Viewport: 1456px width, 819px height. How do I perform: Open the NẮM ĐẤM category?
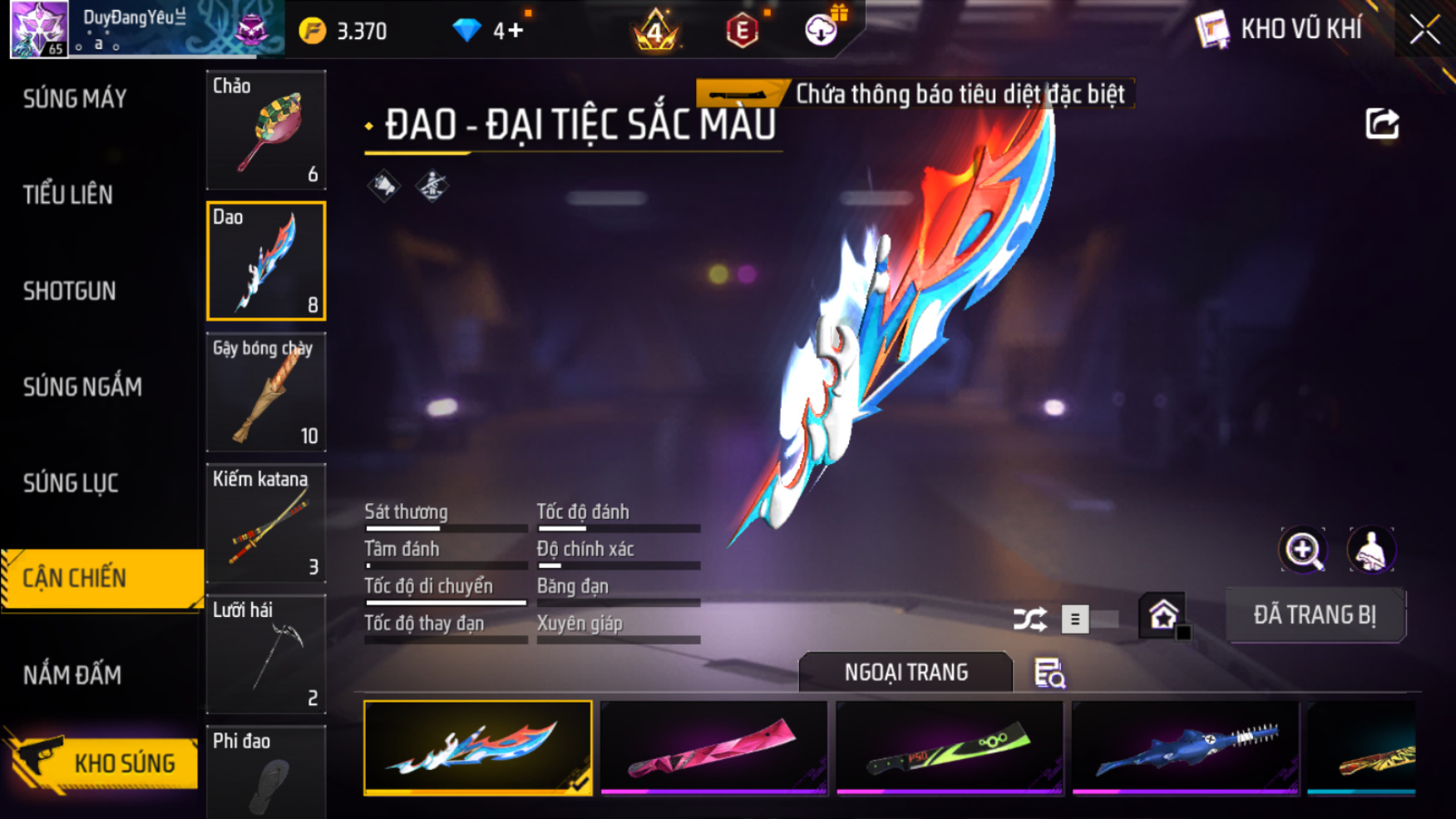(x=72, y=675)
